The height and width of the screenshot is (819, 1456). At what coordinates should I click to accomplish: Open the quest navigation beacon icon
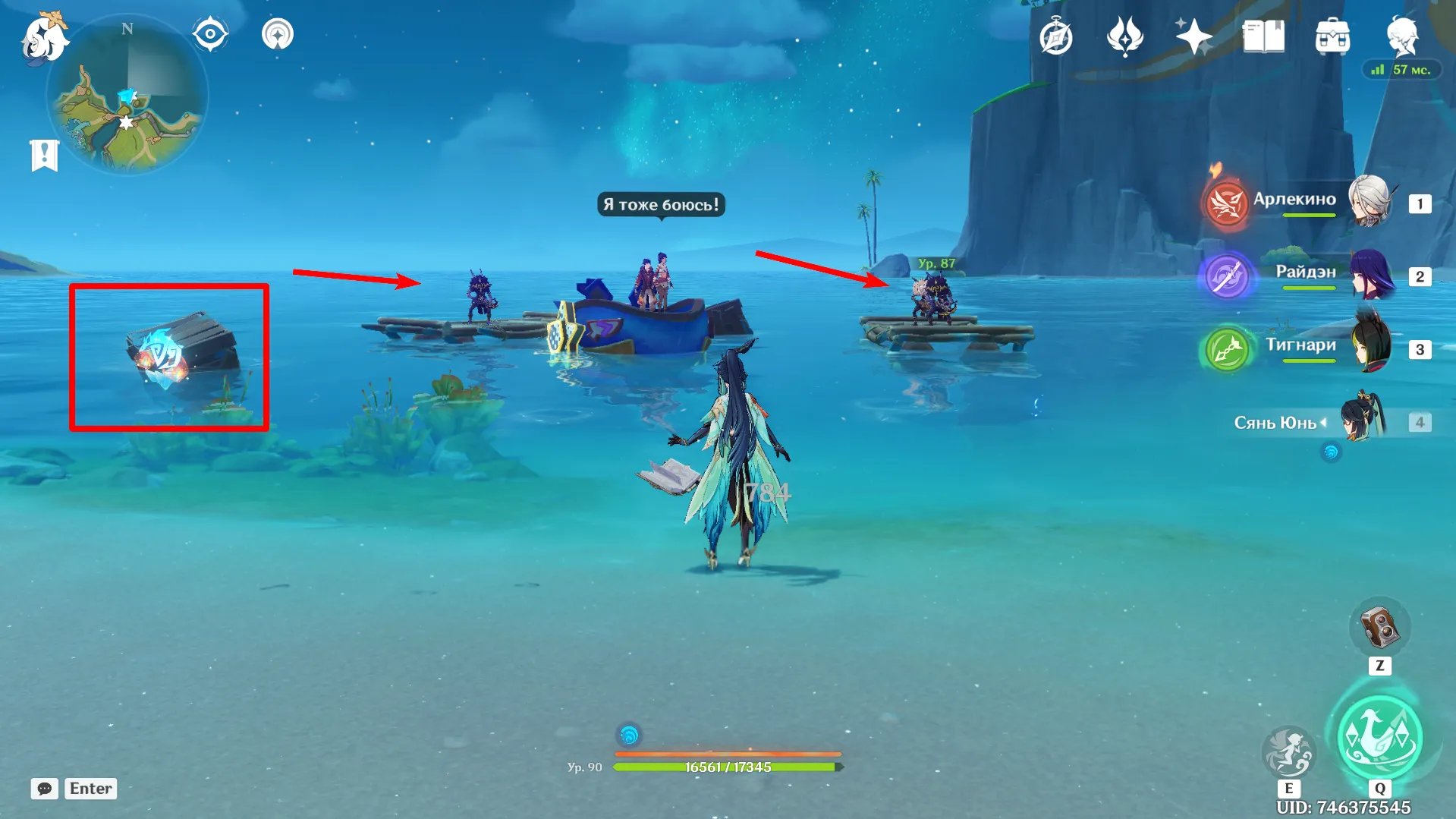(x=278, y=34)
